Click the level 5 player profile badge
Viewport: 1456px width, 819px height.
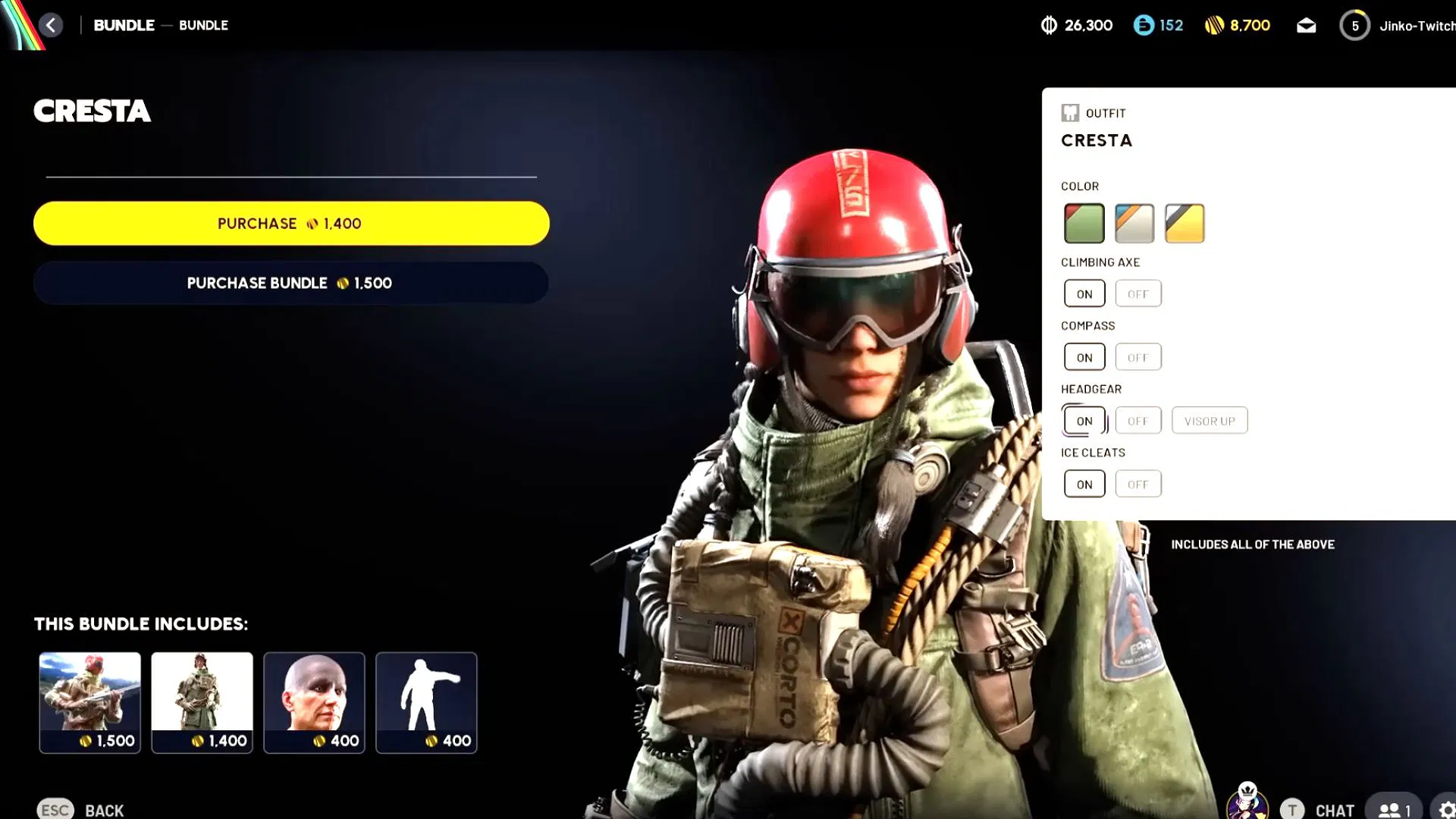pyautogui.click(x=1354, y=25)
